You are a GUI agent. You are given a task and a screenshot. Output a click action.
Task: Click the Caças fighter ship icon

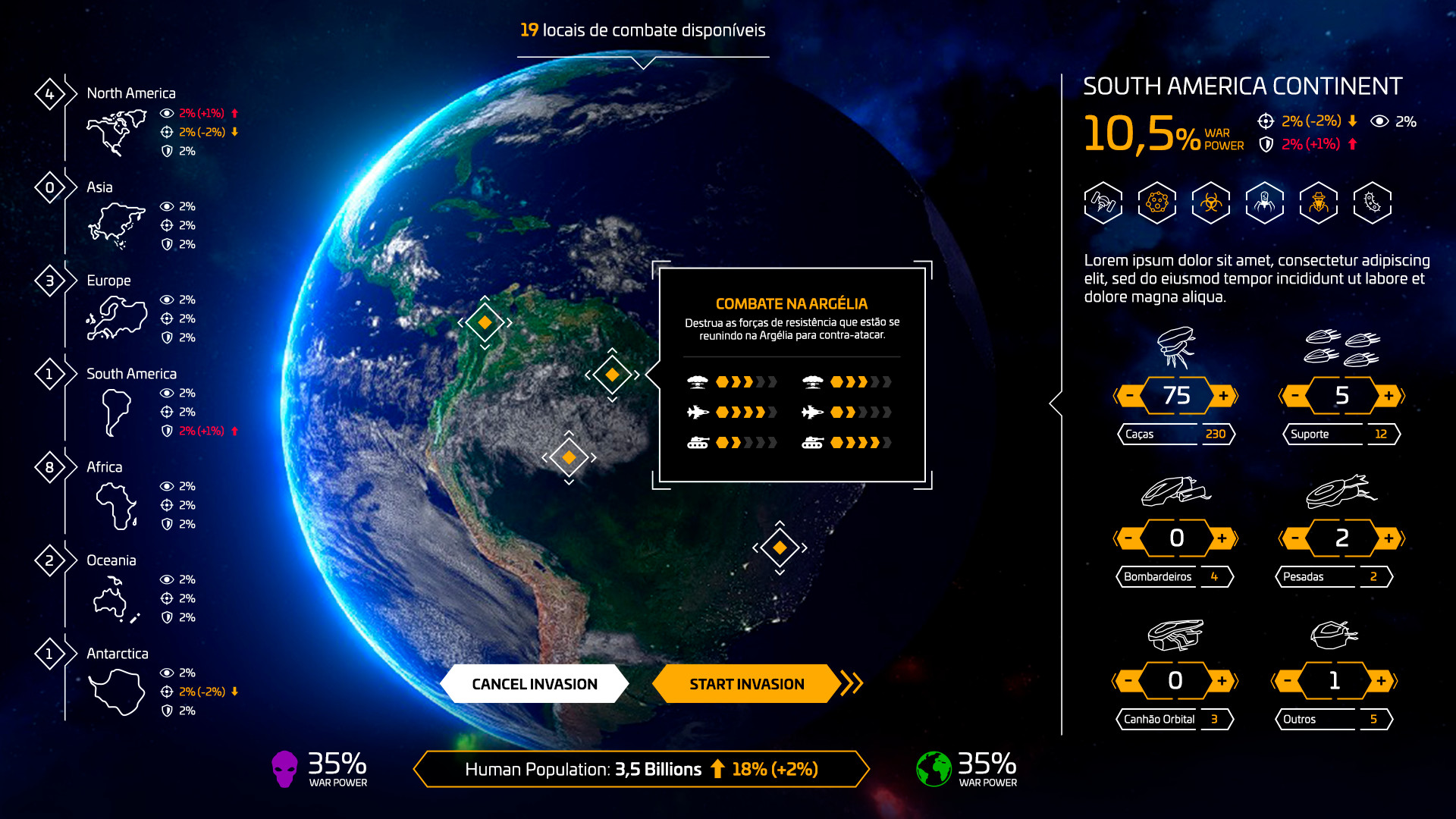click(1175, 347)
